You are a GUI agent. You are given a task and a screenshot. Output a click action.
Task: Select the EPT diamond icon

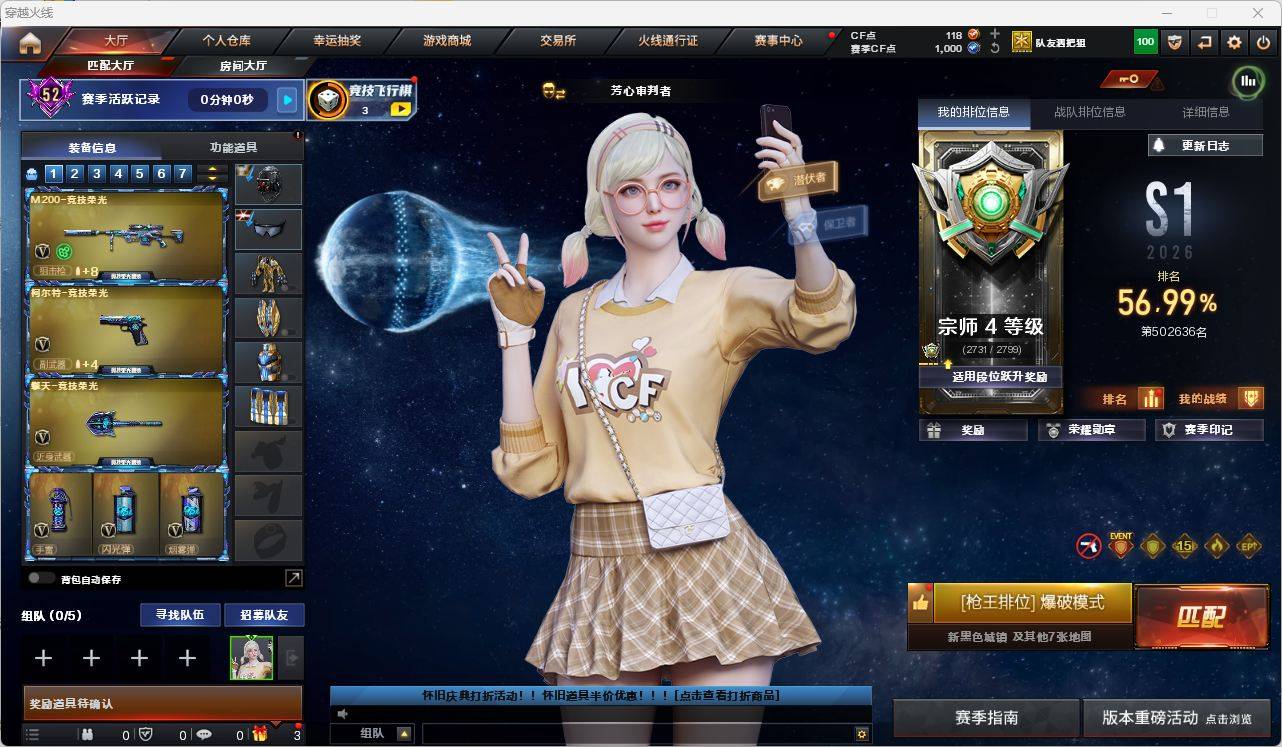pyautogui.click(x=1249, y=546)
